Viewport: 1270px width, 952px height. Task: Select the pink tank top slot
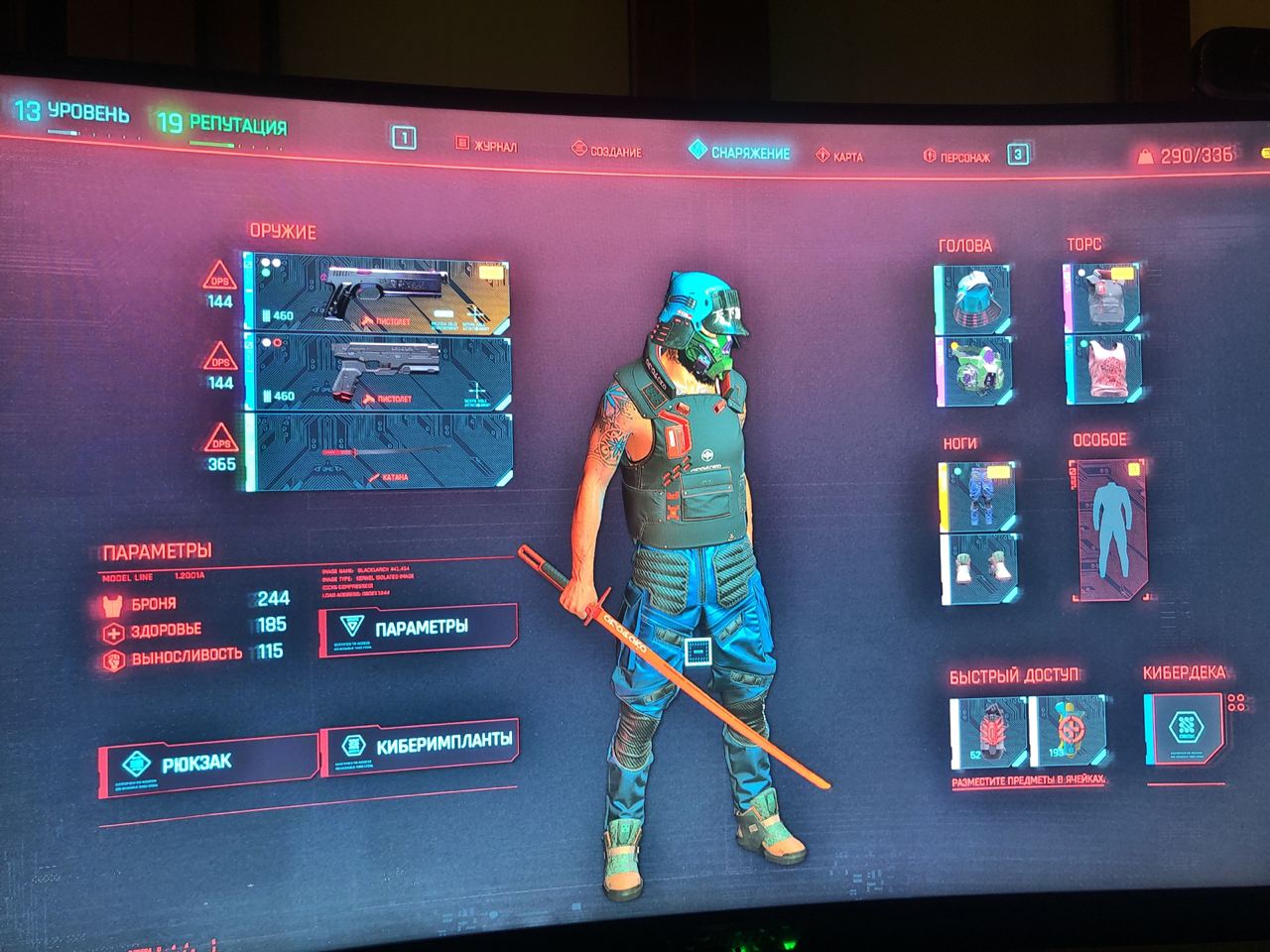click(x=1103, y=369)
